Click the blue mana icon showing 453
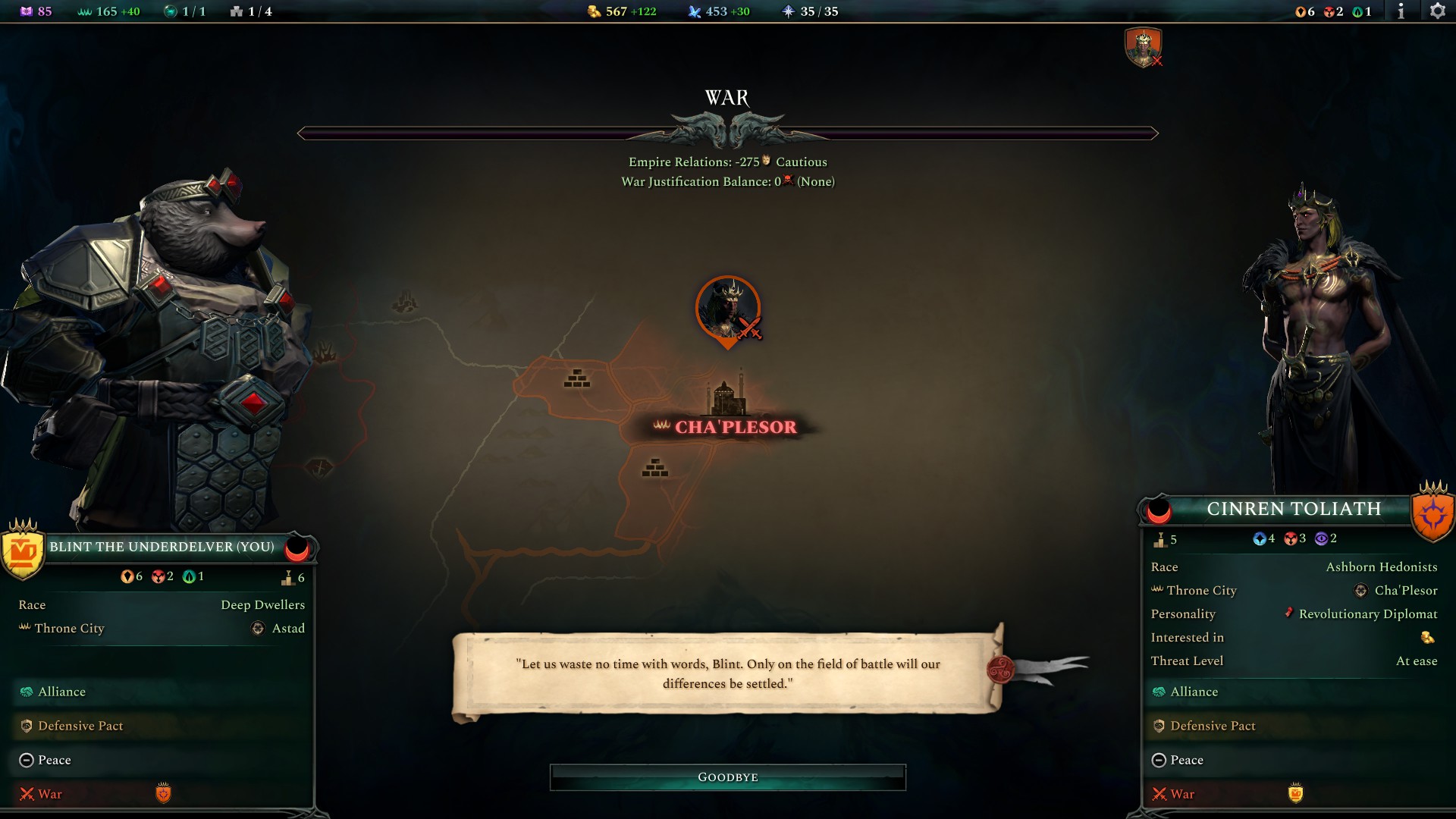Screen dimensions: 1456x819 coord(695,11)
